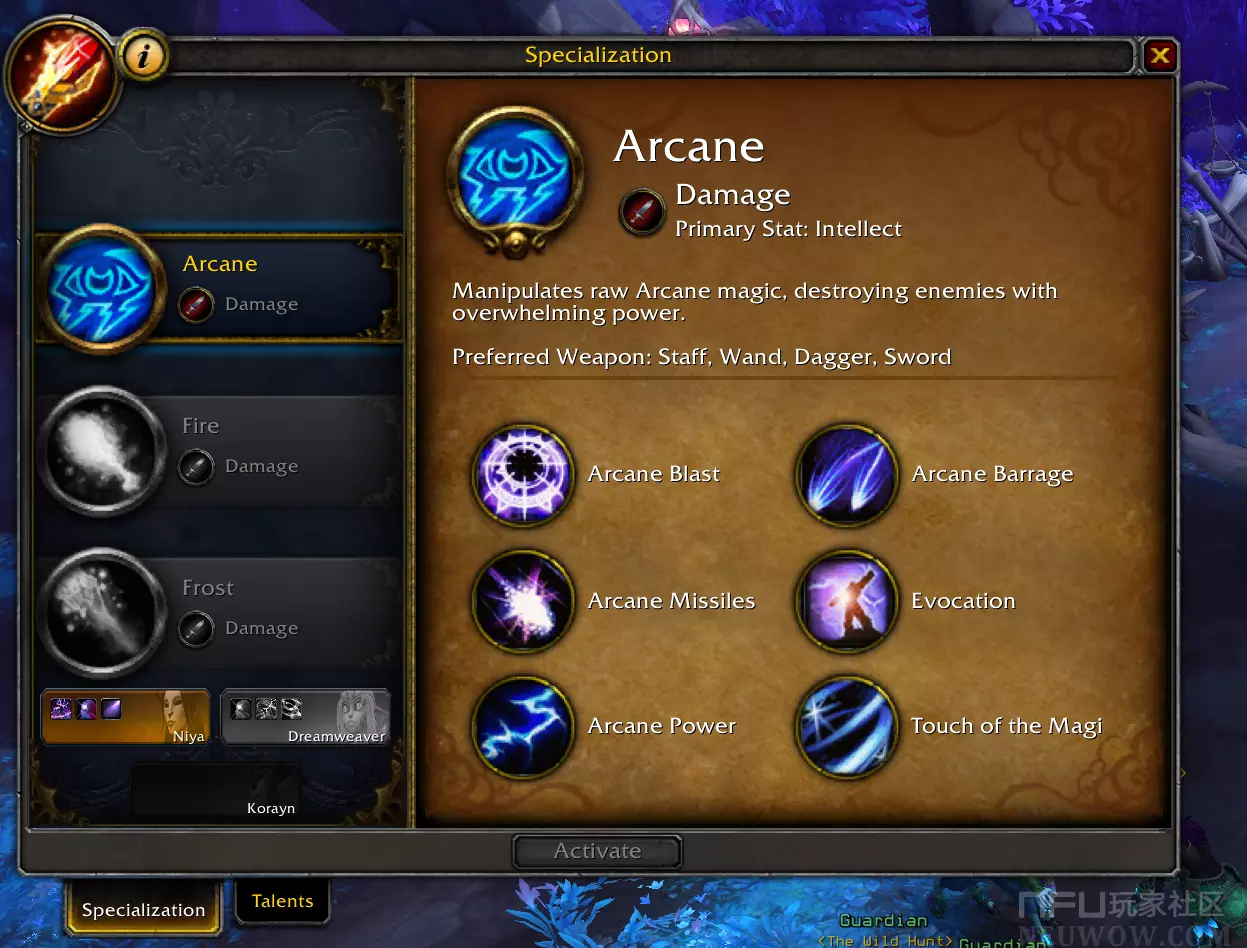Click the Activate button
The width and height of the screenshot is (1247, 948).
pos(597,851)
